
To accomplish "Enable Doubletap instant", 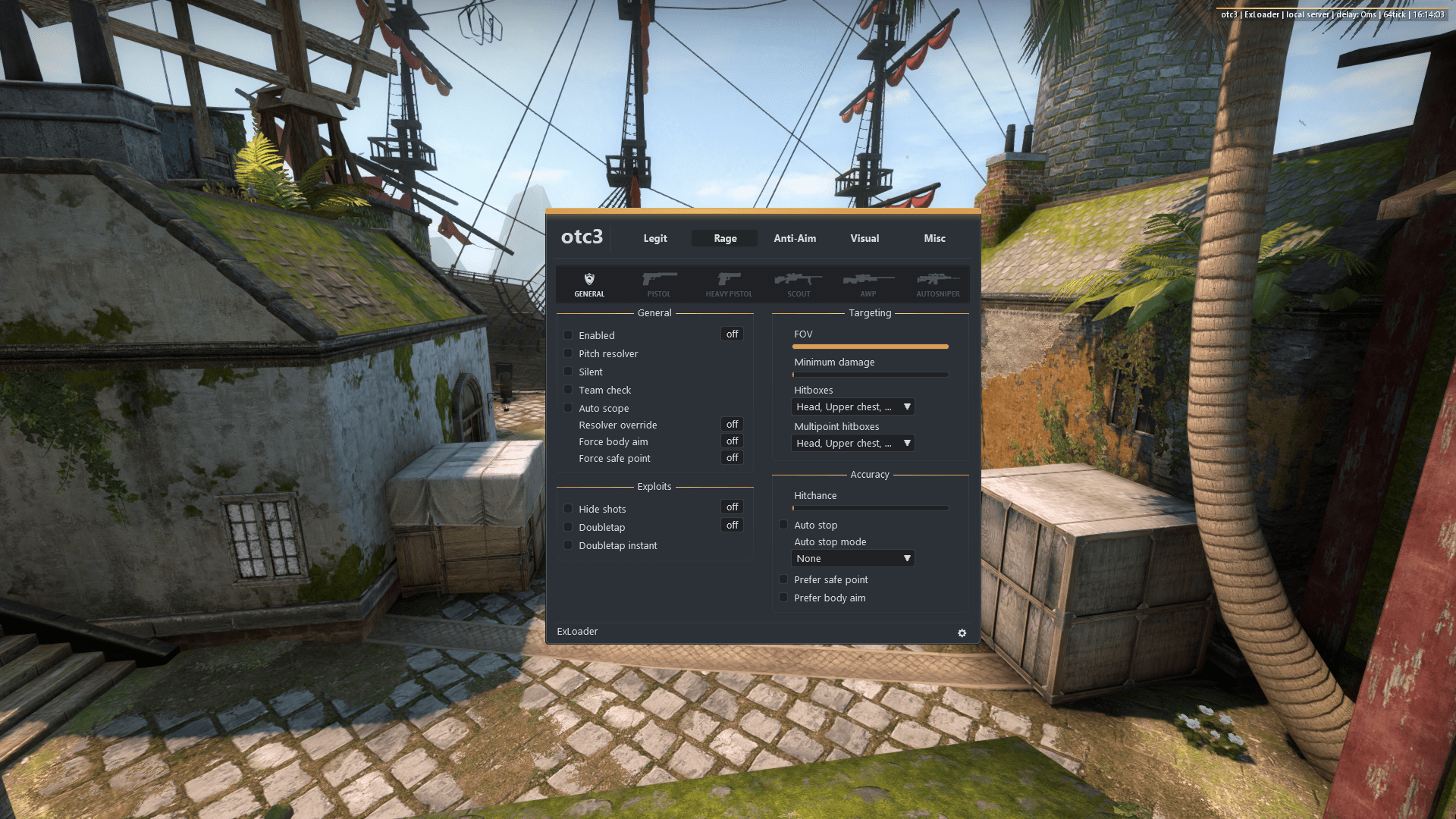I will [x=568, y=544].
